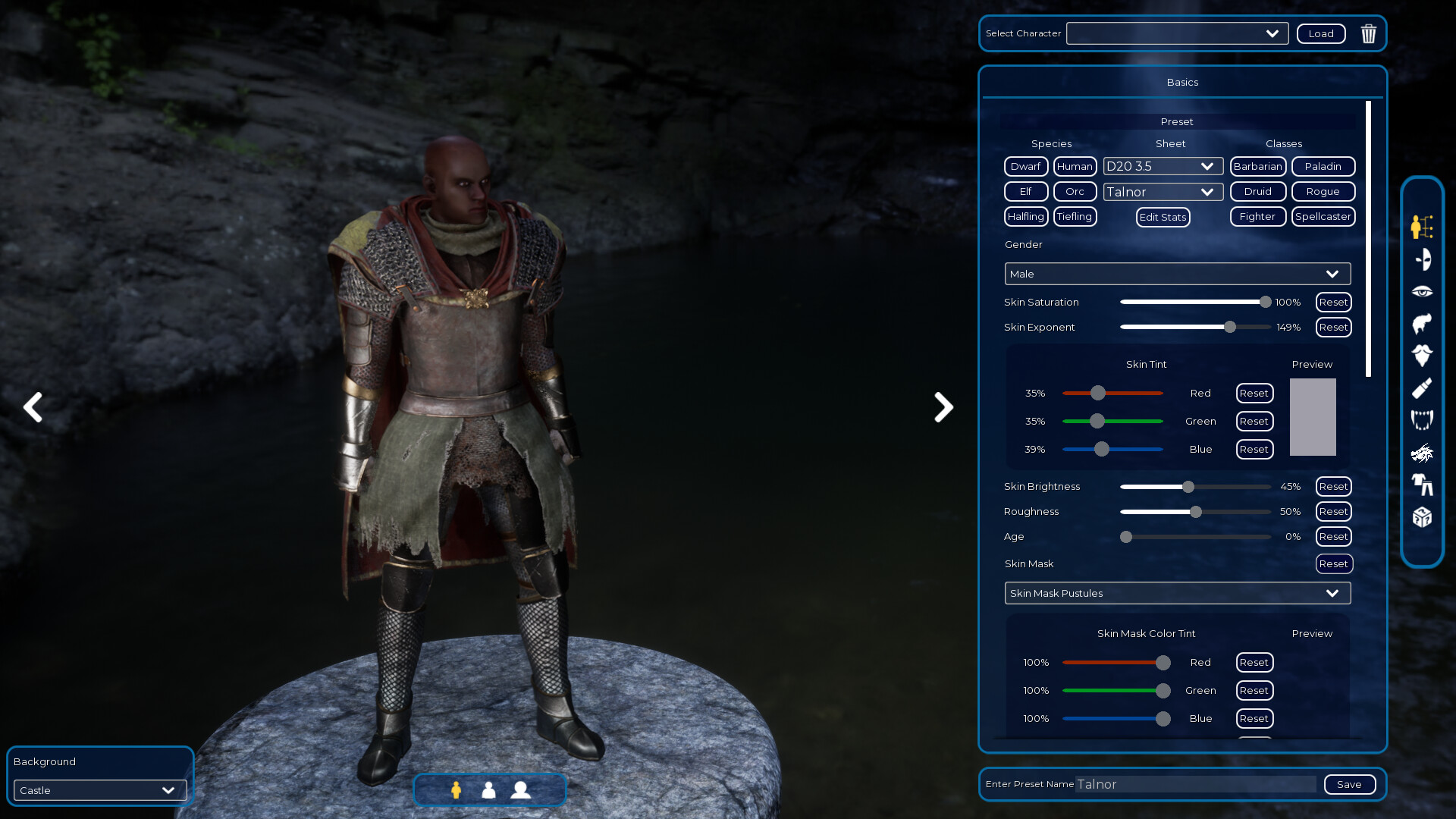Select the Human species option
Viewport: 1456px width, 819px height.
pyautogui.click(x=1075, y=166)
